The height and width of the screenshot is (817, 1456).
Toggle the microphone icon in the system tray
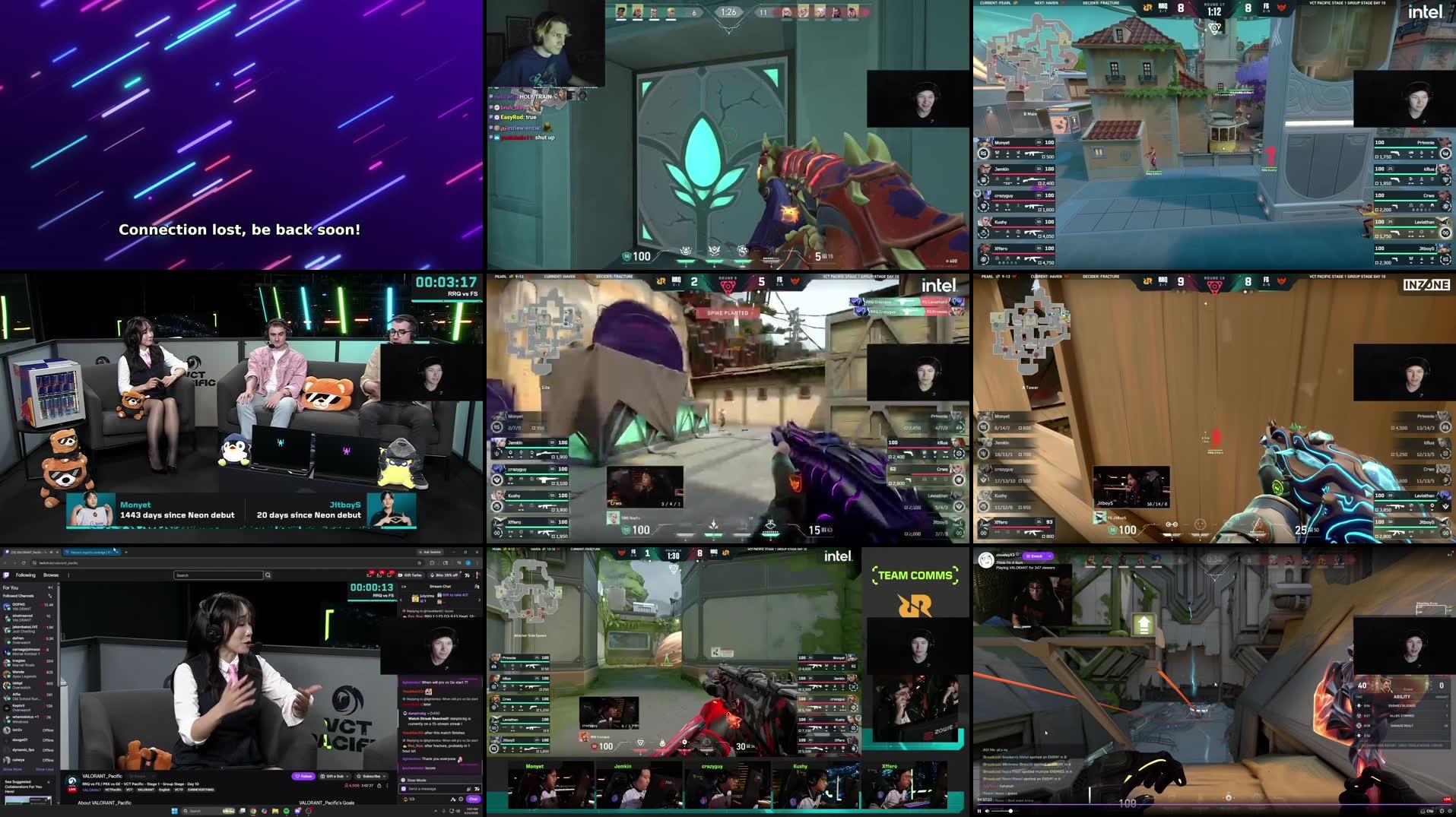click(x=443, y=811)
